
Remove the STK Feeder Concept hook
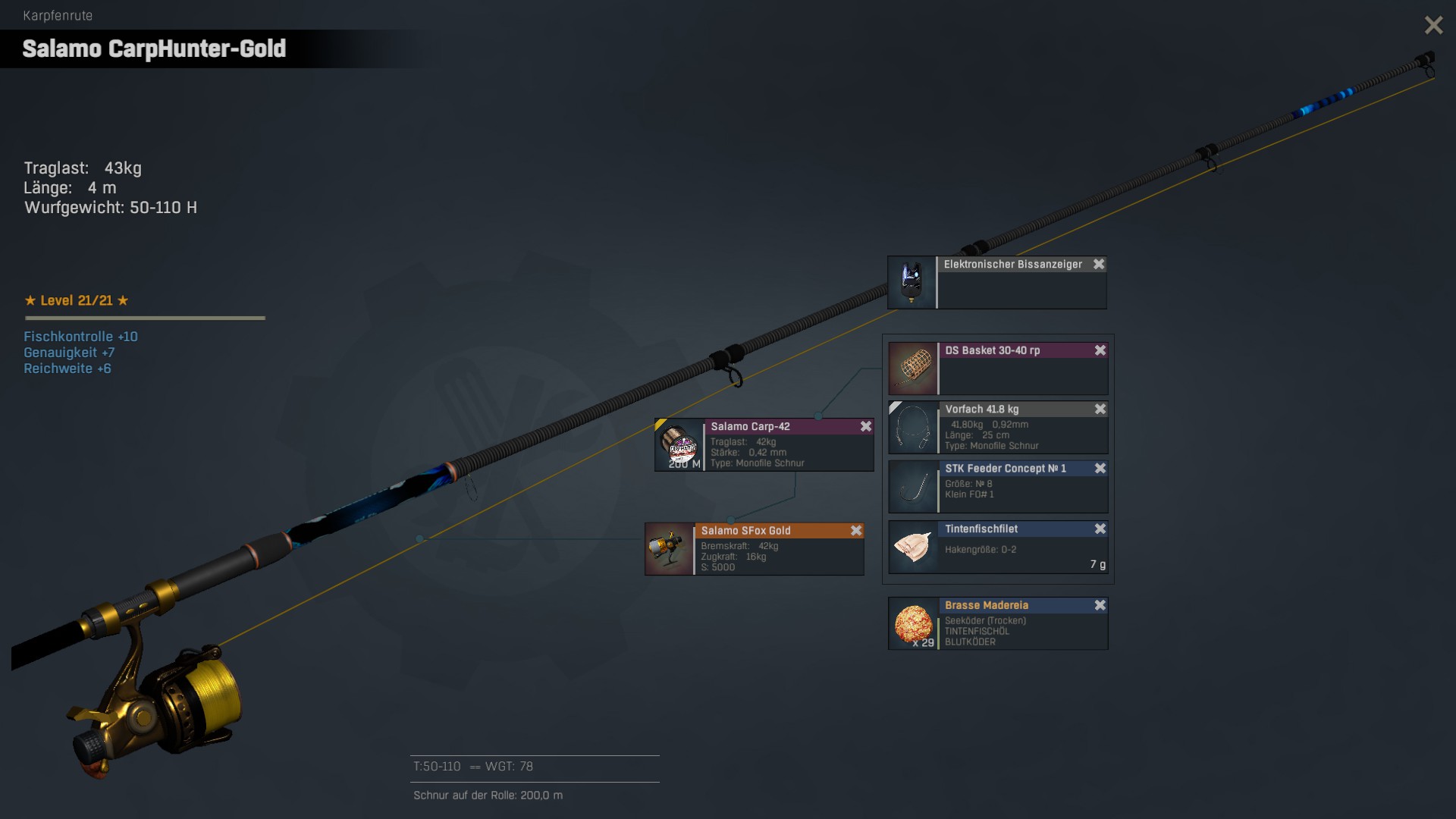point(1100,469)
